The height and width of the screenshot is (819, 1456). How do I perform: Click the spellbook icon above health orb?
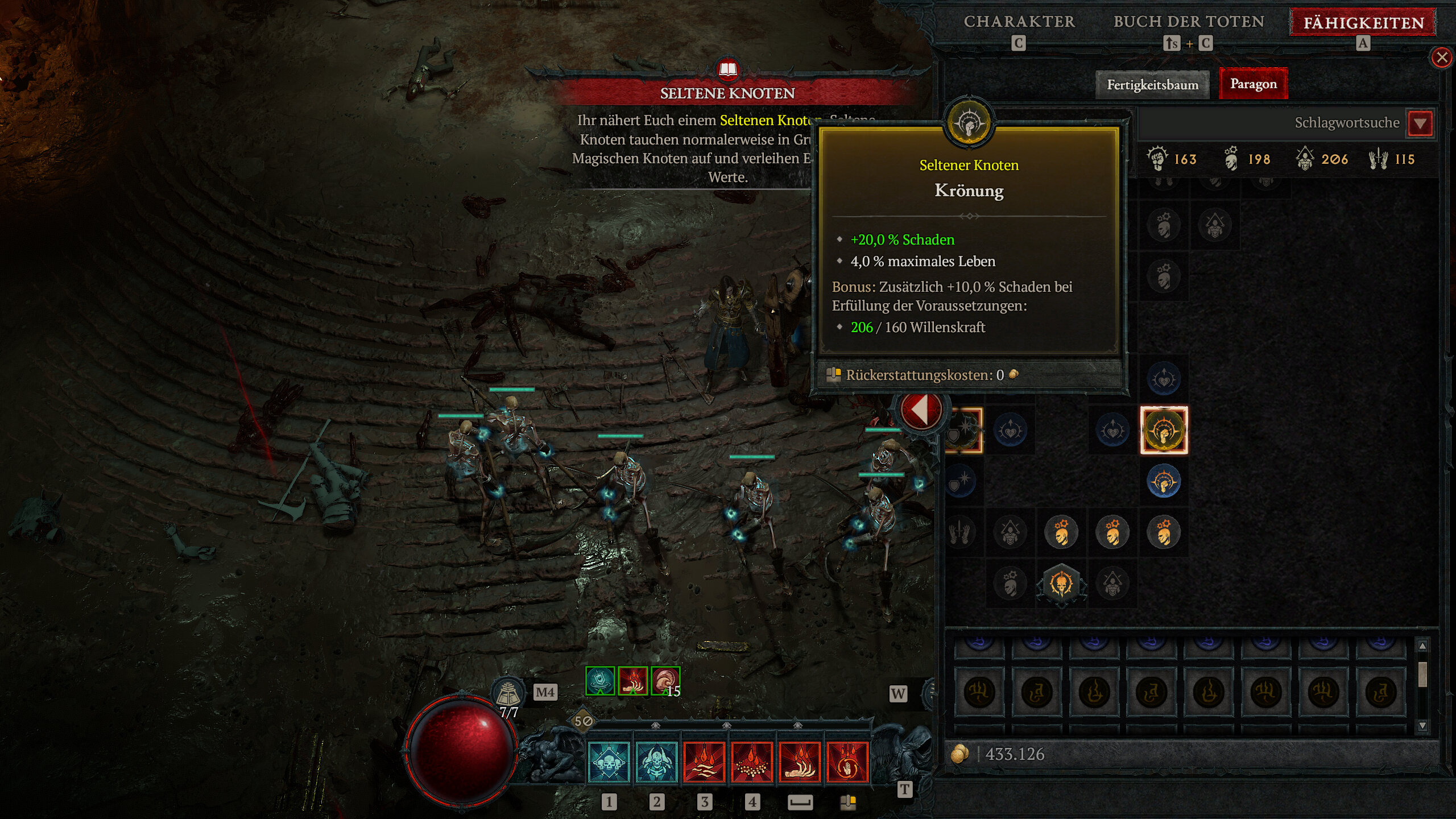click(x=508, y=693)
